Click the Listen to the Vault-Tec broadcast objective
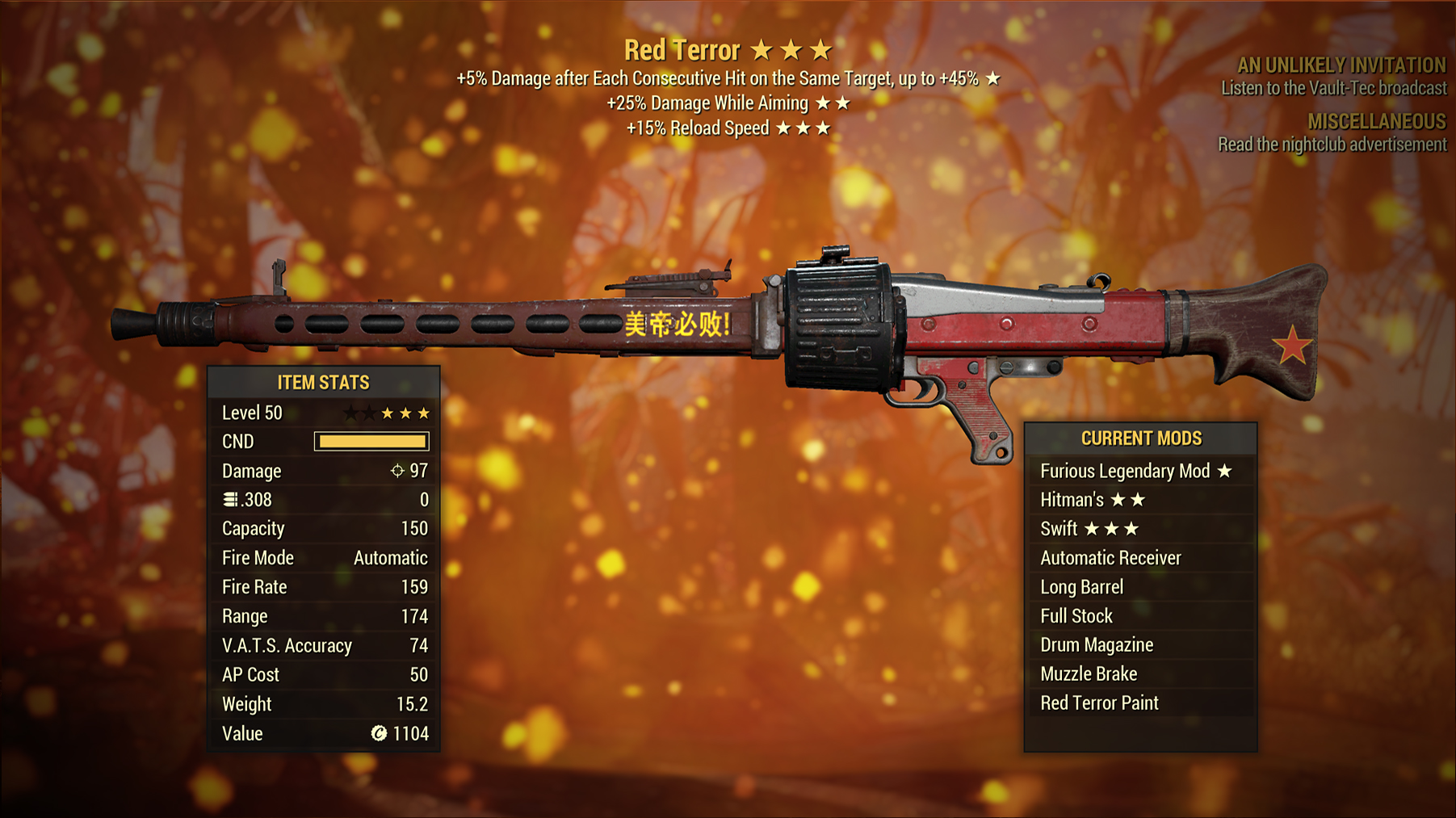 pyautogui.click(x=1333, y=88)
